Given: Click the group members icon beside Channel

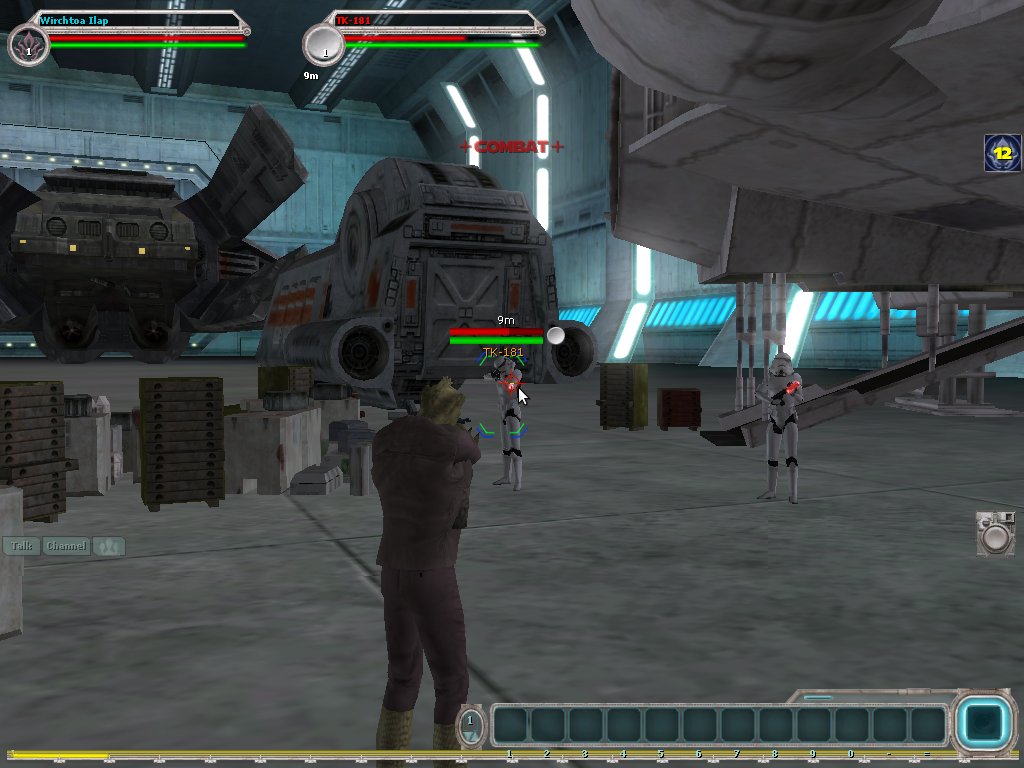Looking at the screenshot, I should pos(109,546).
